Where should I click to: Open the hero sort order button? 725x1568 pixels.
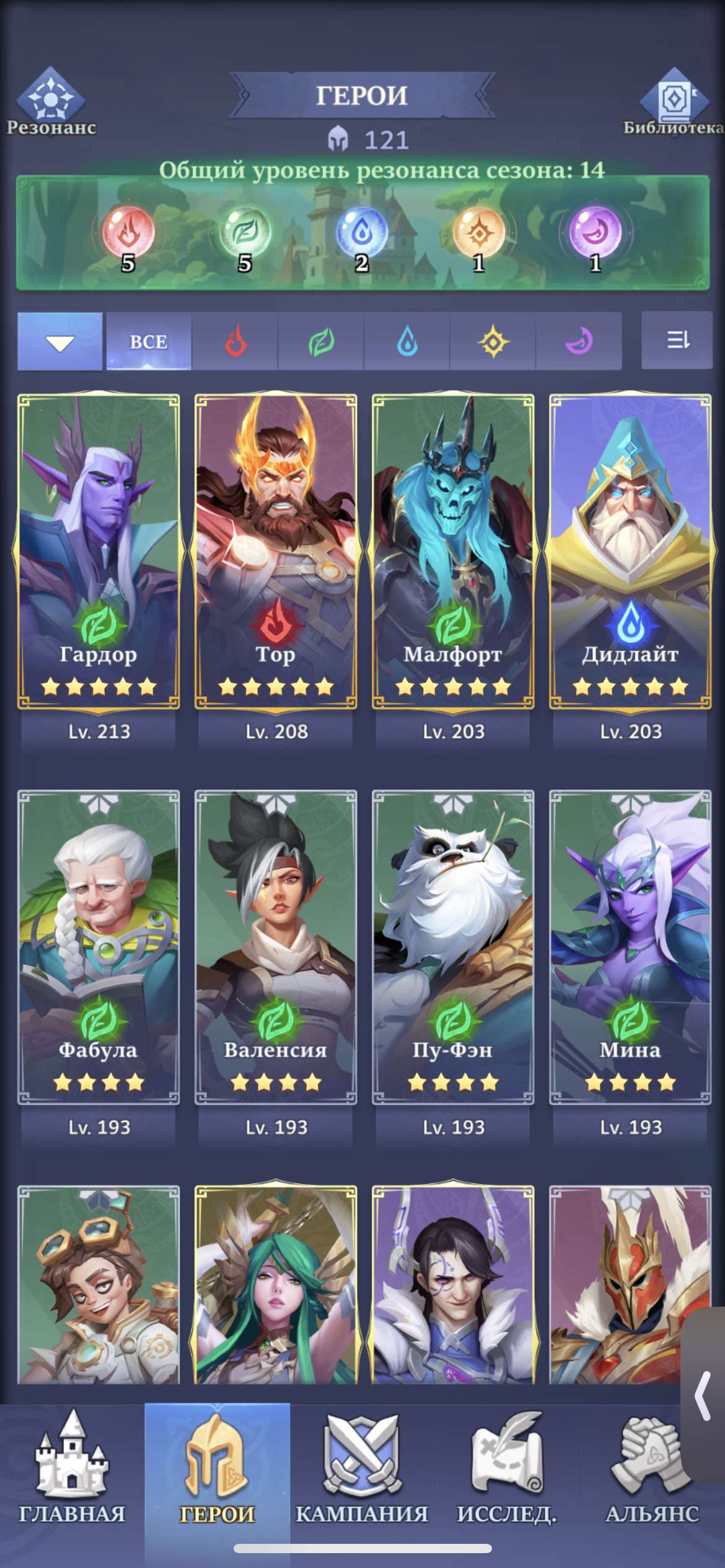click(677, 340)
